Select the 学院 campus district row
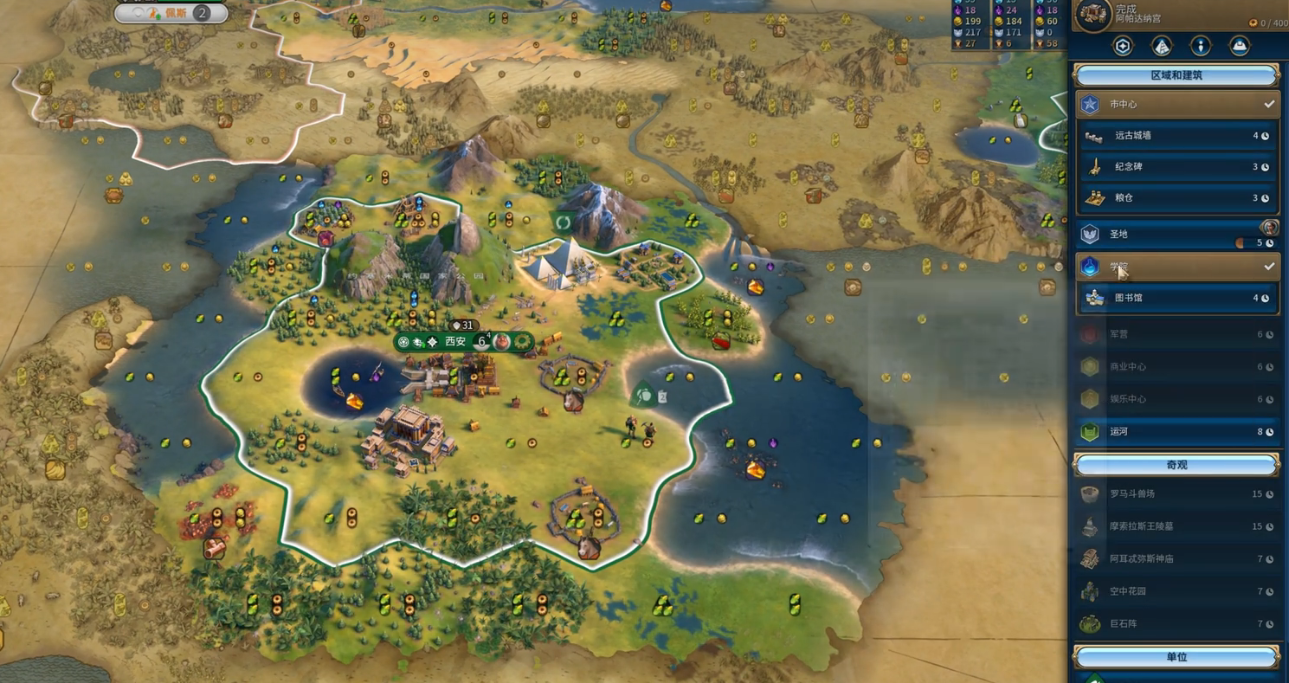1289x683 pixels. point(1176,267)
